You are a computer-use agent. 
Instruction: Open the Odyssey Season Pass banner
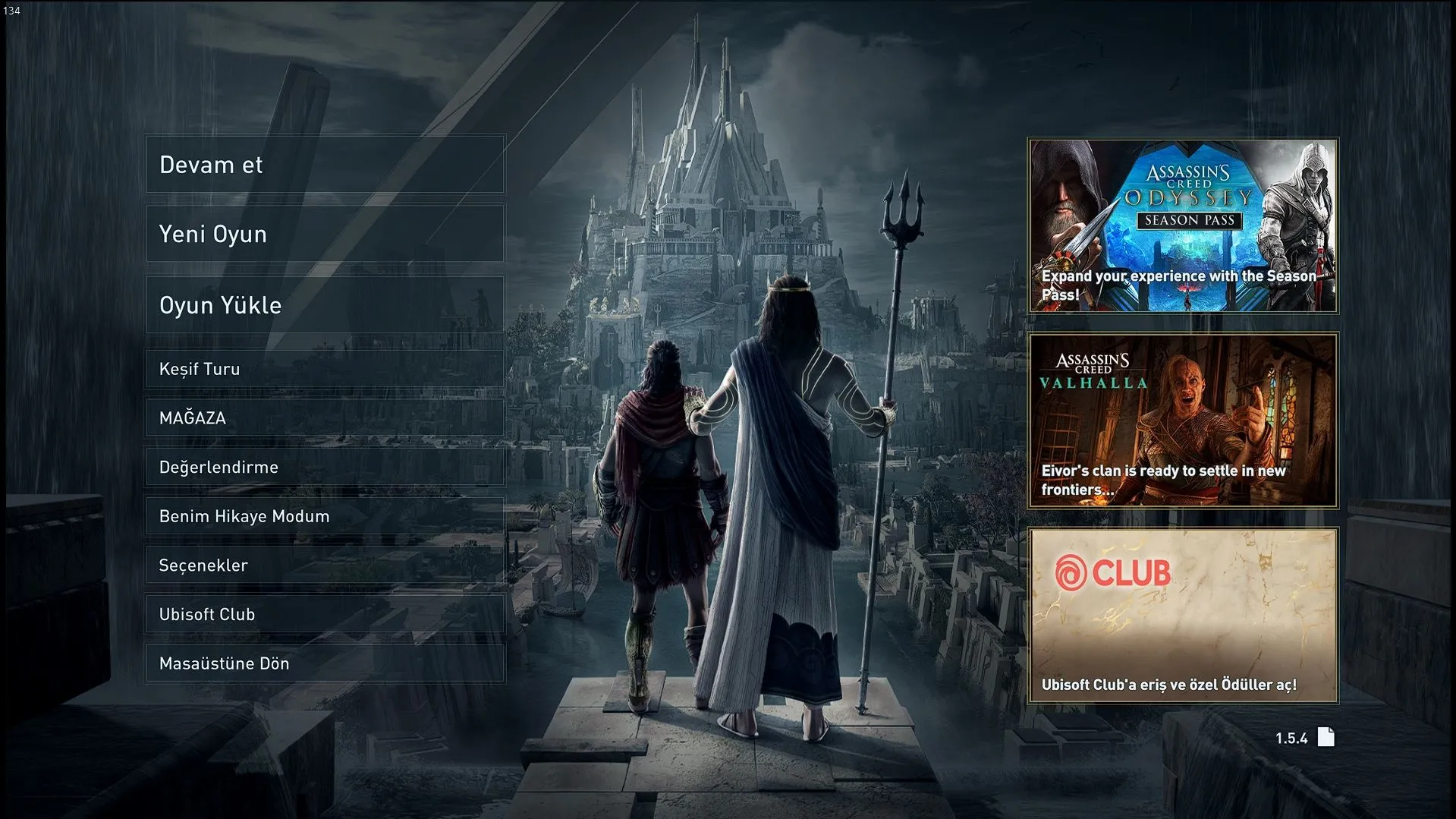[x=1182, y=225]
